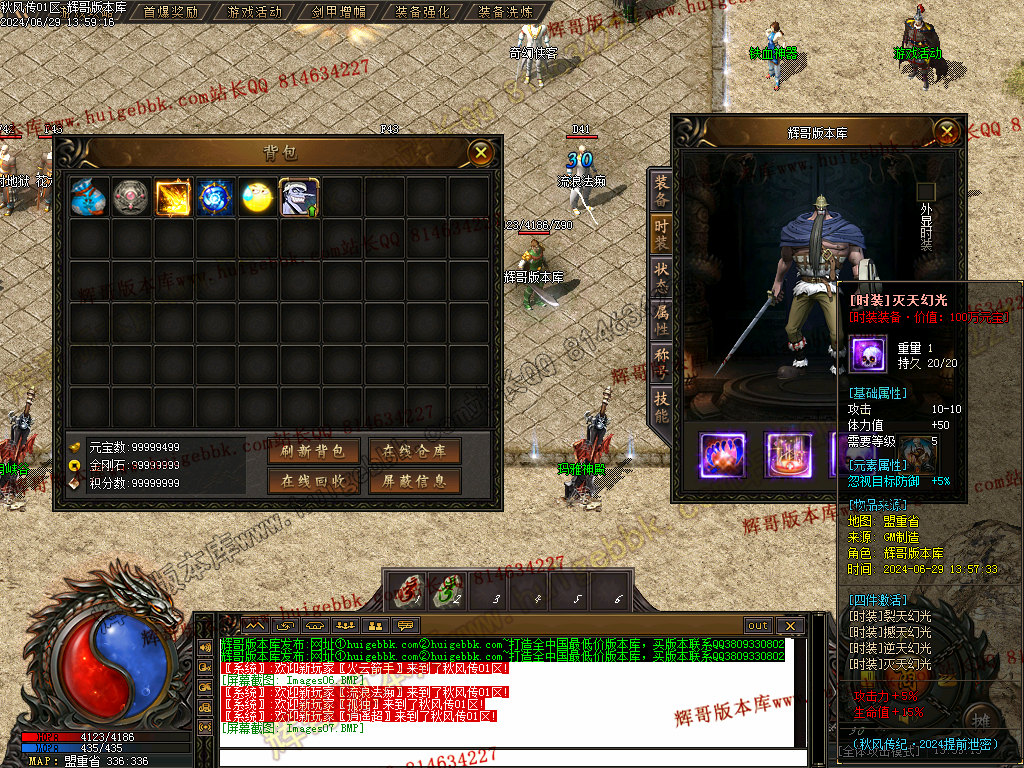1024x768 pixels.
Task: Select the white-haired portrait item
Action: point(299,197)
